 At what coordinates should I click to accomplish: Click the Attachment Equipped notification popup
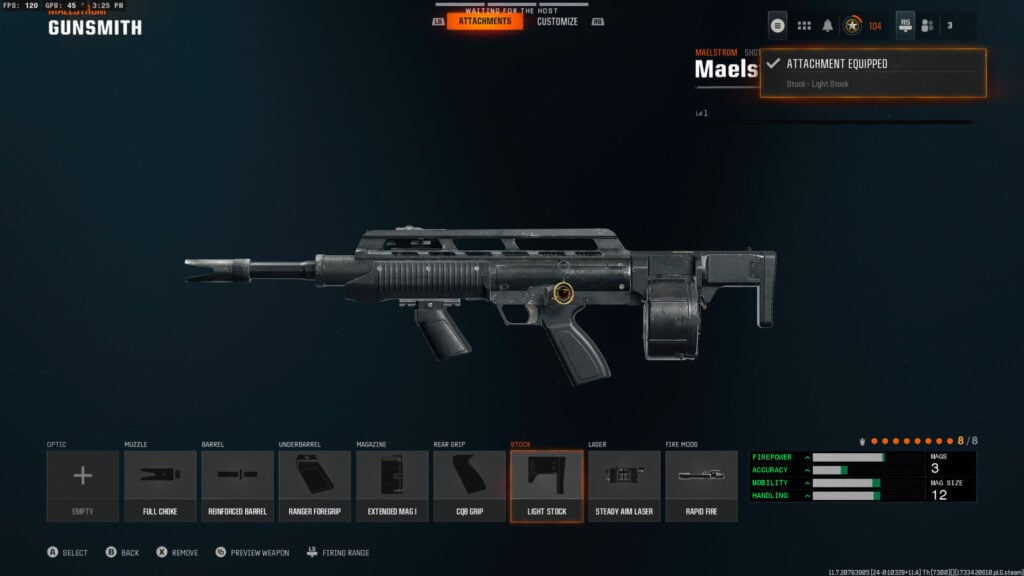(x=873, y=73)
